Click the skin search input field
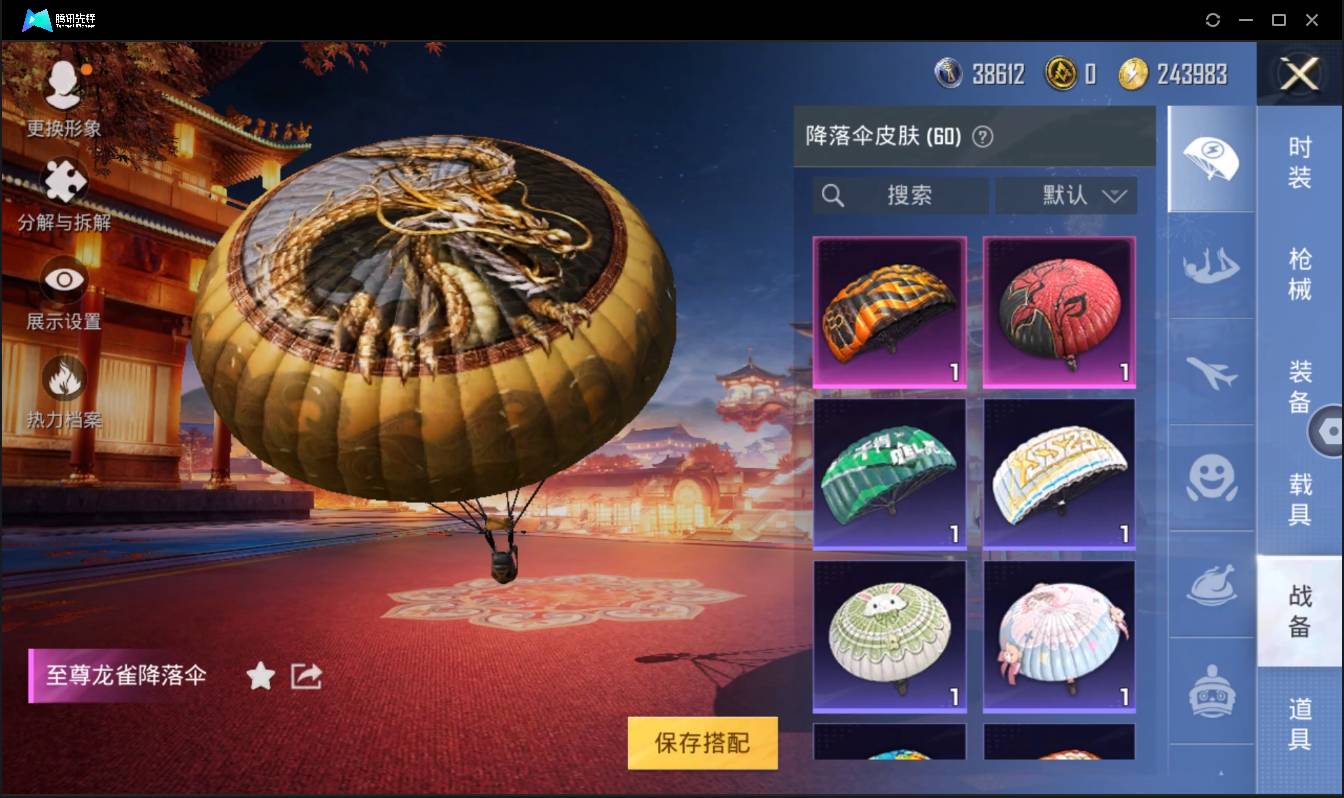The width and height of the screenshot is (1344, 798). (x=898, y=196)
